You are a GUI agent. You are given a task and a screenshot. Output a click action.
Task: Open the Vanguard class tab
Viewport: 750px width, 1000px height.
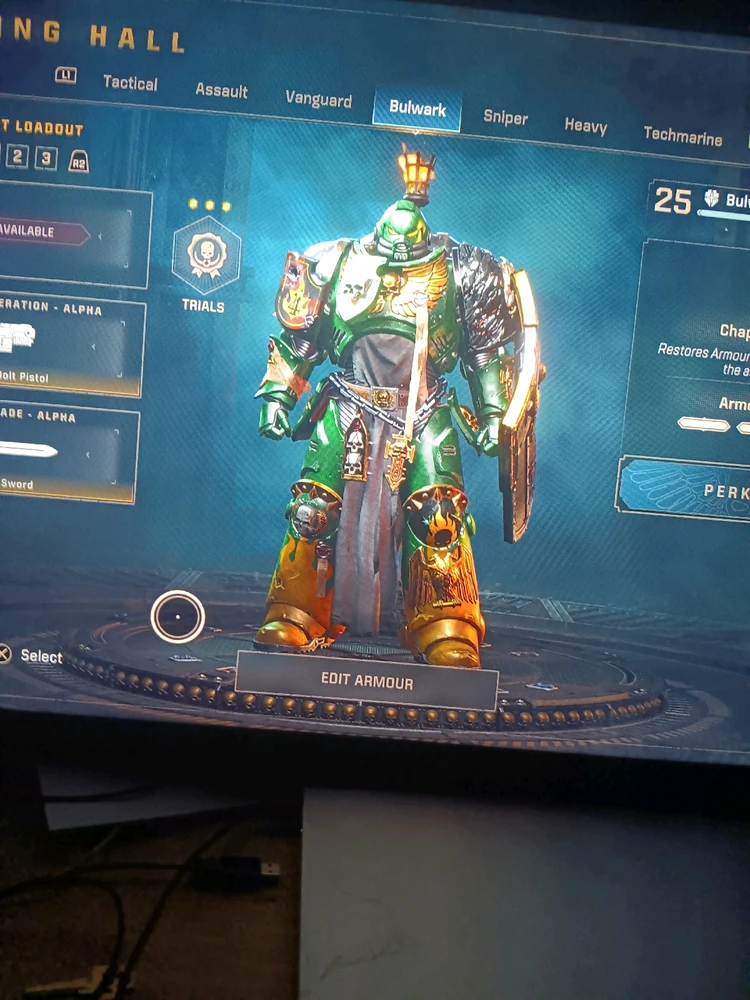point(318,99)
